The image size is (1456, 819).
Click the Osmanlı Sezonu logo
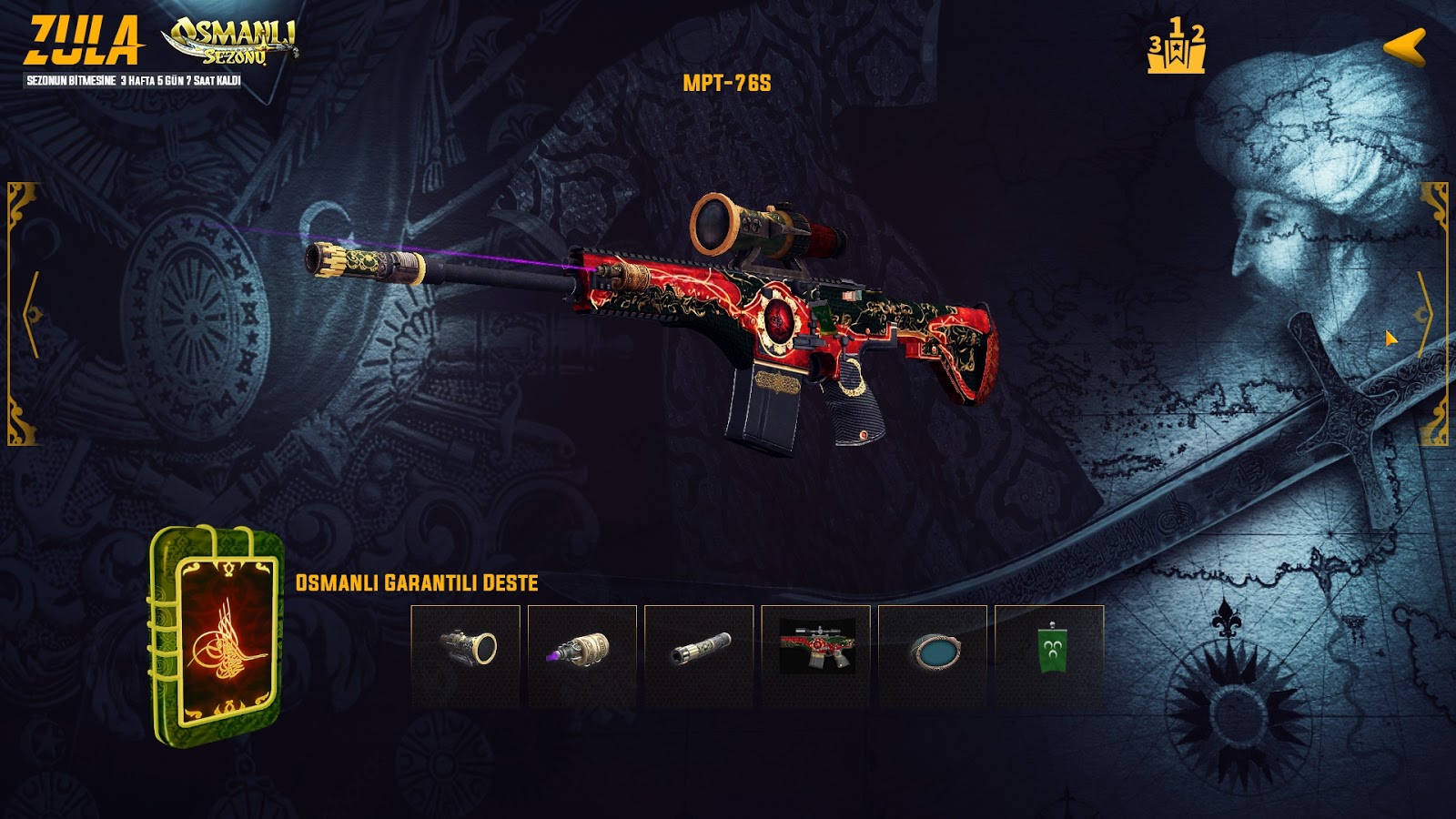click(x=230, y=41)
